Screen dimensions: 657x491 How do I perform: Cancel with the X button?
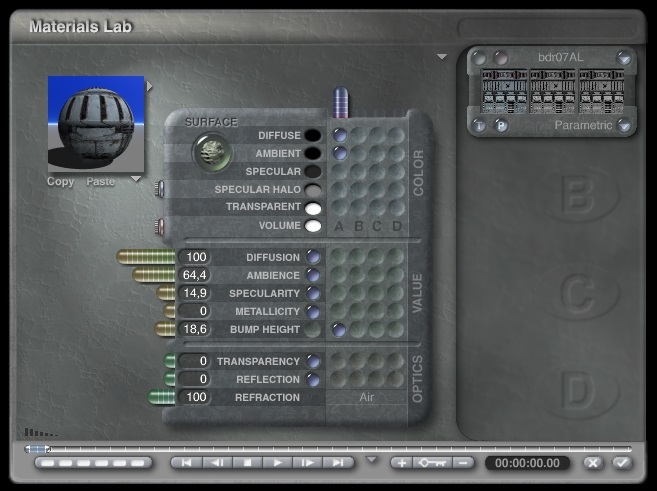(x=593, y=463)
